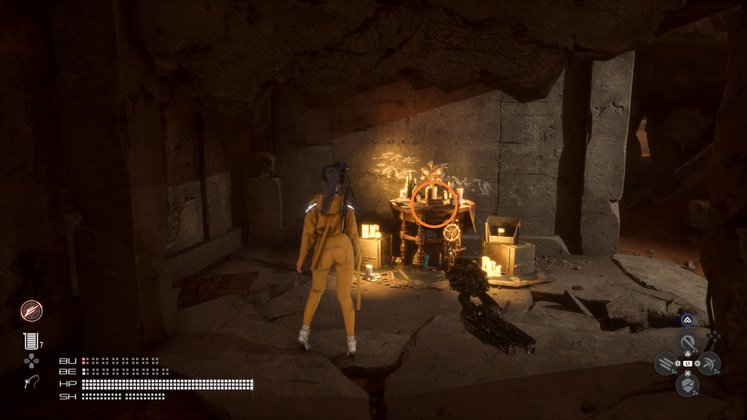
Task: Activate the triple-slash skill on the left
Action: [666, 364]
